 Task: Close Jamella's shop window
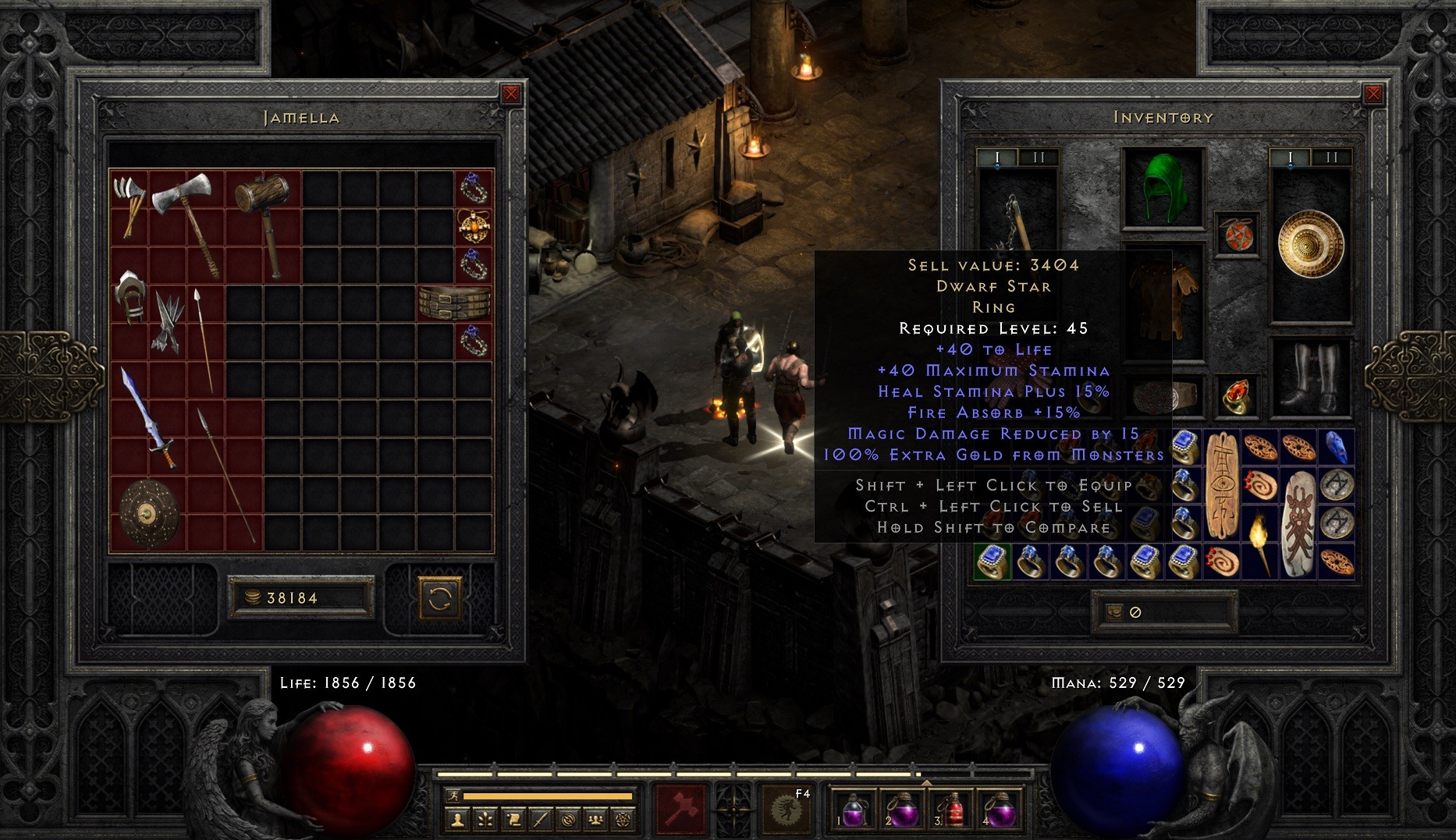click(511, 94)
